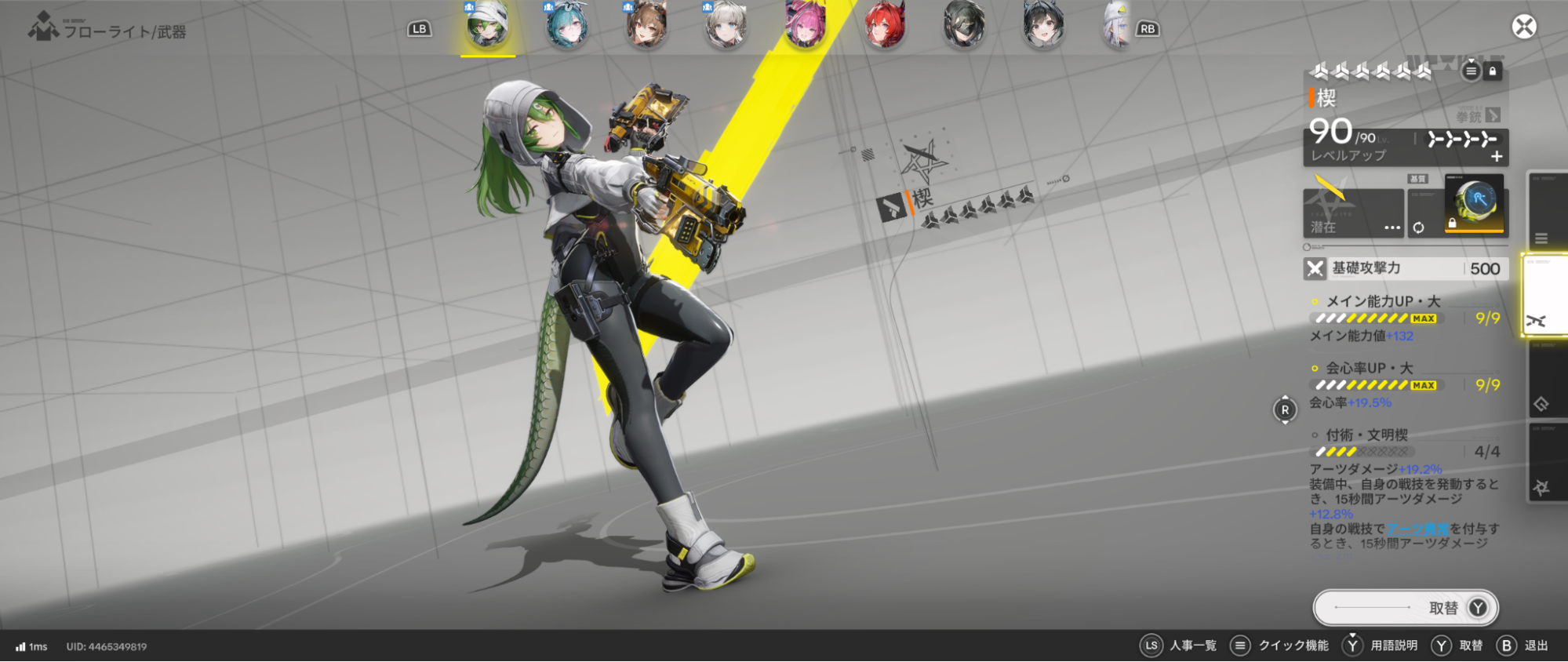Open the weapon options list icon
Screen dimensions: 1568x662
click(1471, 71)
